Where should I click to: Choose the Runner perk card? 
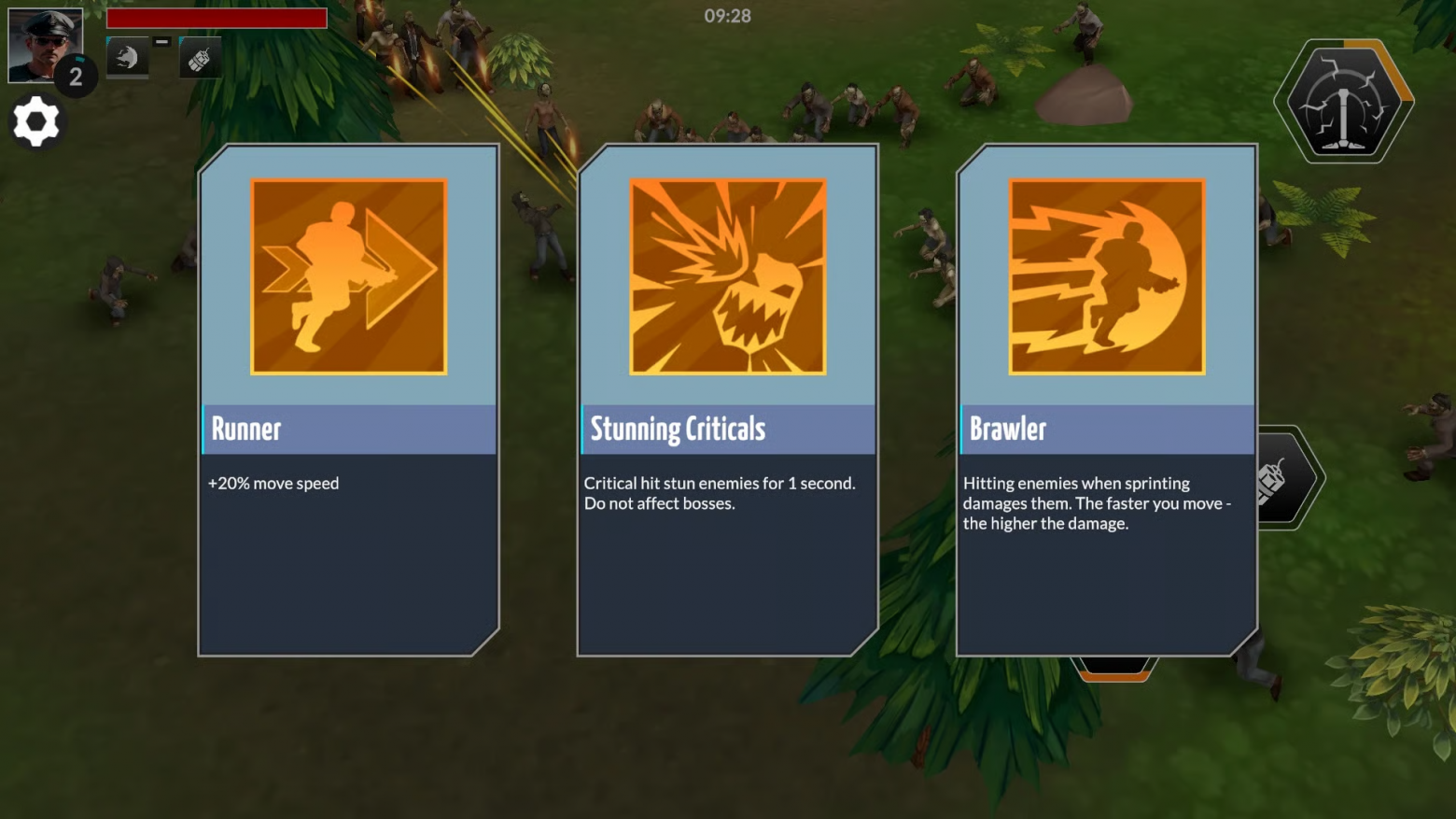(x=348, y=400)
